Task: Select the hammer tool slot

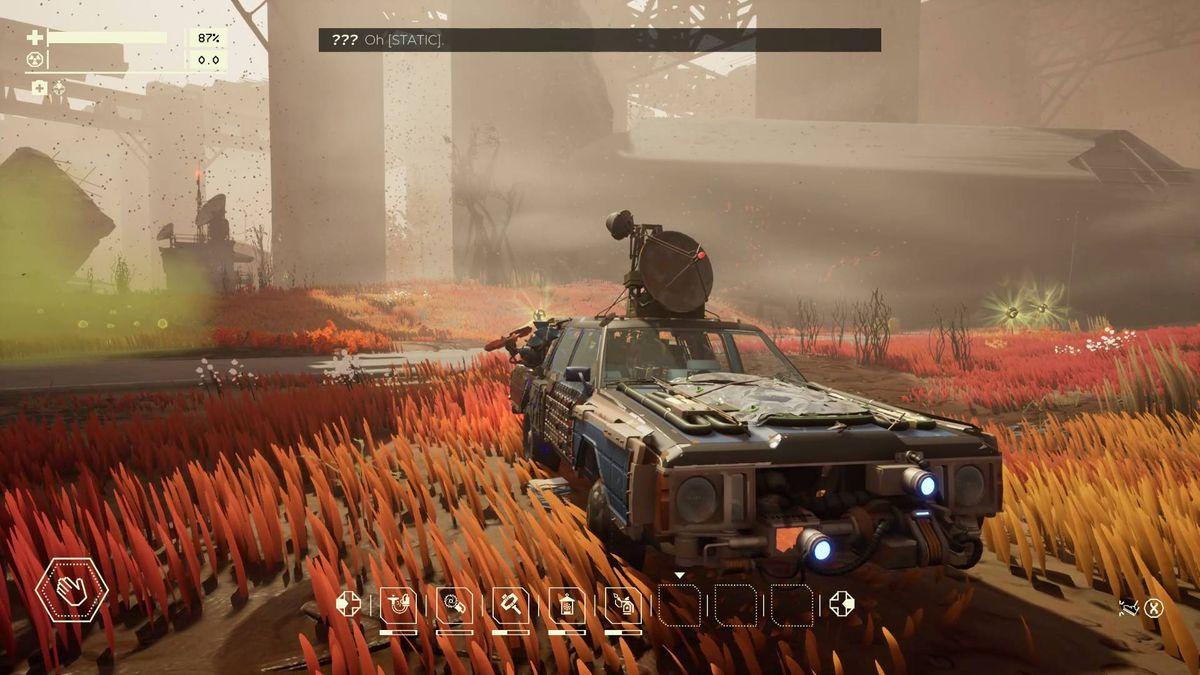Action: (510, 605)
